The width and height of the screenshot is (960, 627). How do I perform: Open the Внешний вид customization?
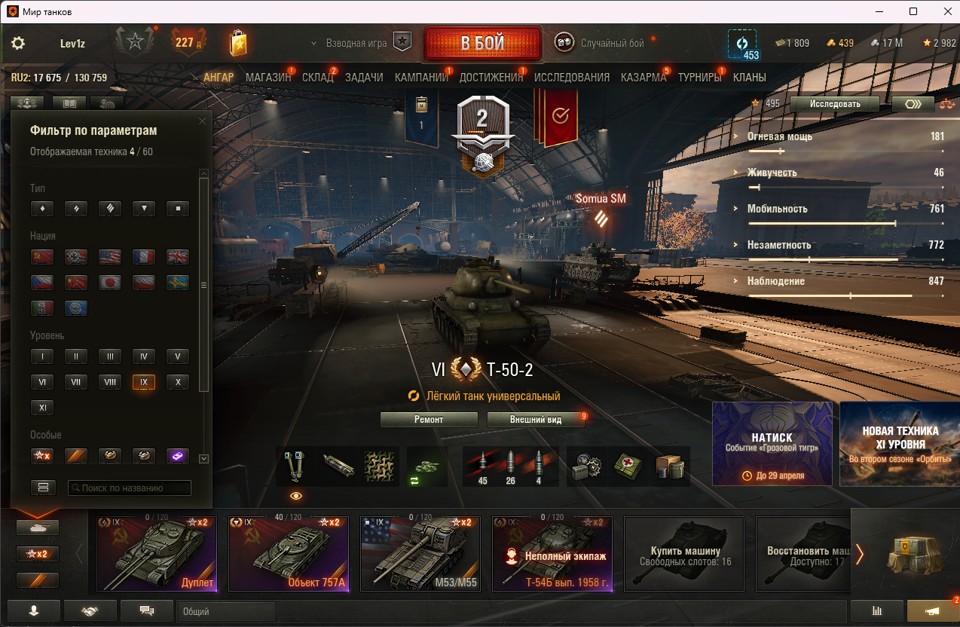(x=535, y=419)
